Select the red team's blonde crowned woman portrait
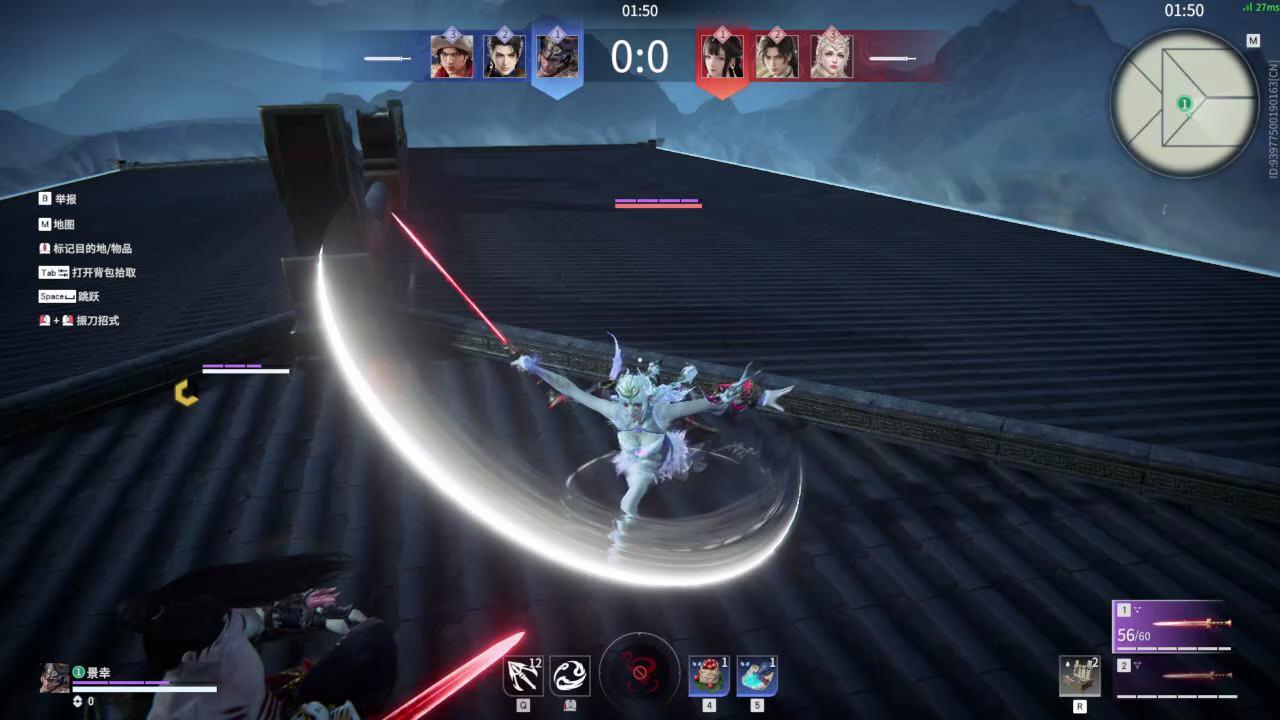1280x720 pixels. (830, 57)
